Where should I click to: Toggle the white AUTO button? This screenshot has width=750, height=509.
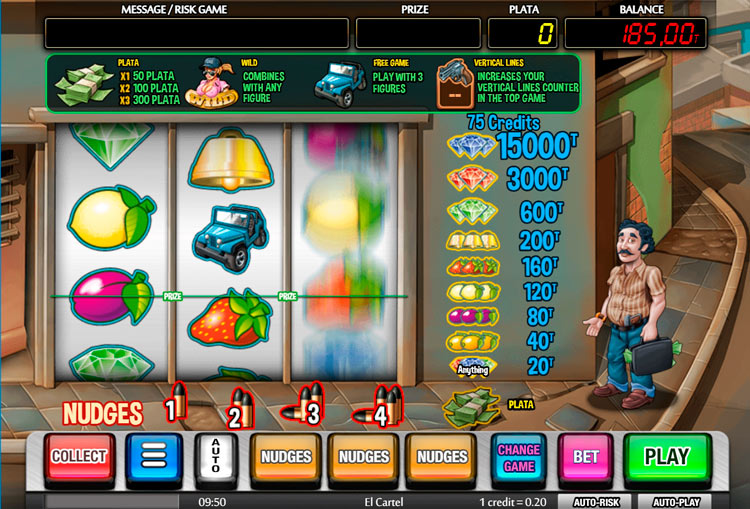pos(215,458)
